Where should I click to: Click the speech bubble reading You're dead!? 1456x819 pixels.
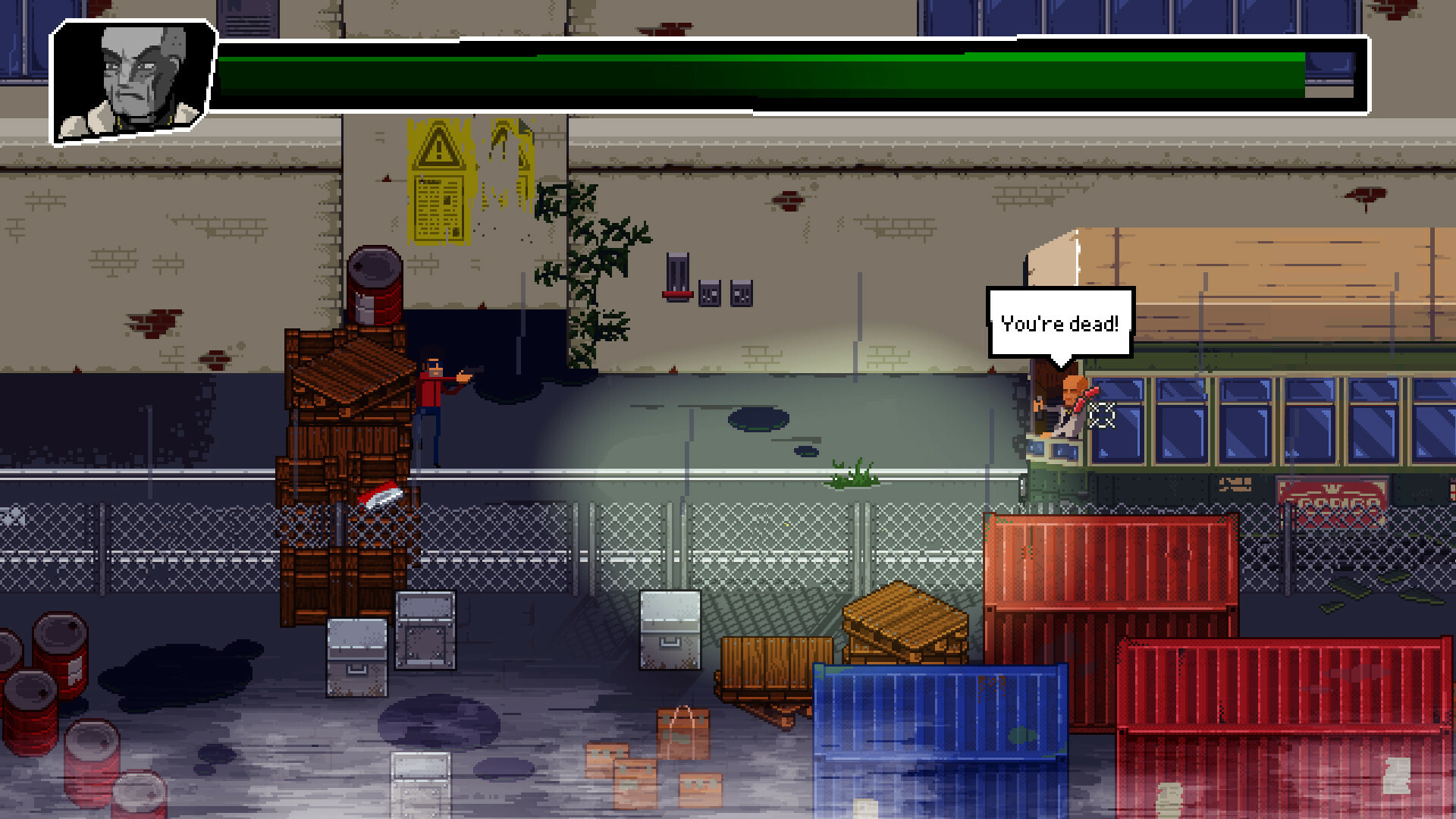point(1060,321)
